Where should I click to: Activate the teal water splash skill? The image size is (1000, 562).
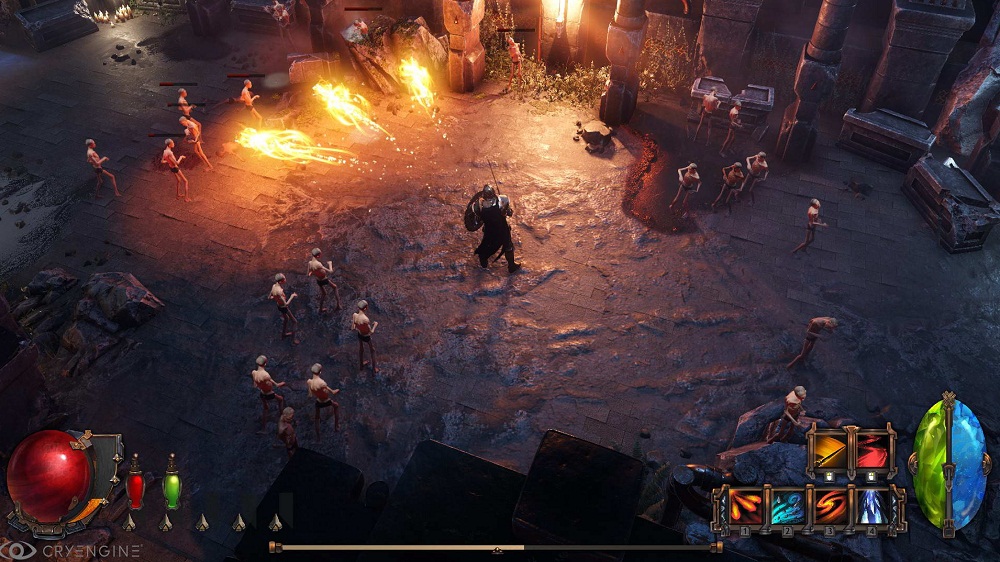click(787, 507)
